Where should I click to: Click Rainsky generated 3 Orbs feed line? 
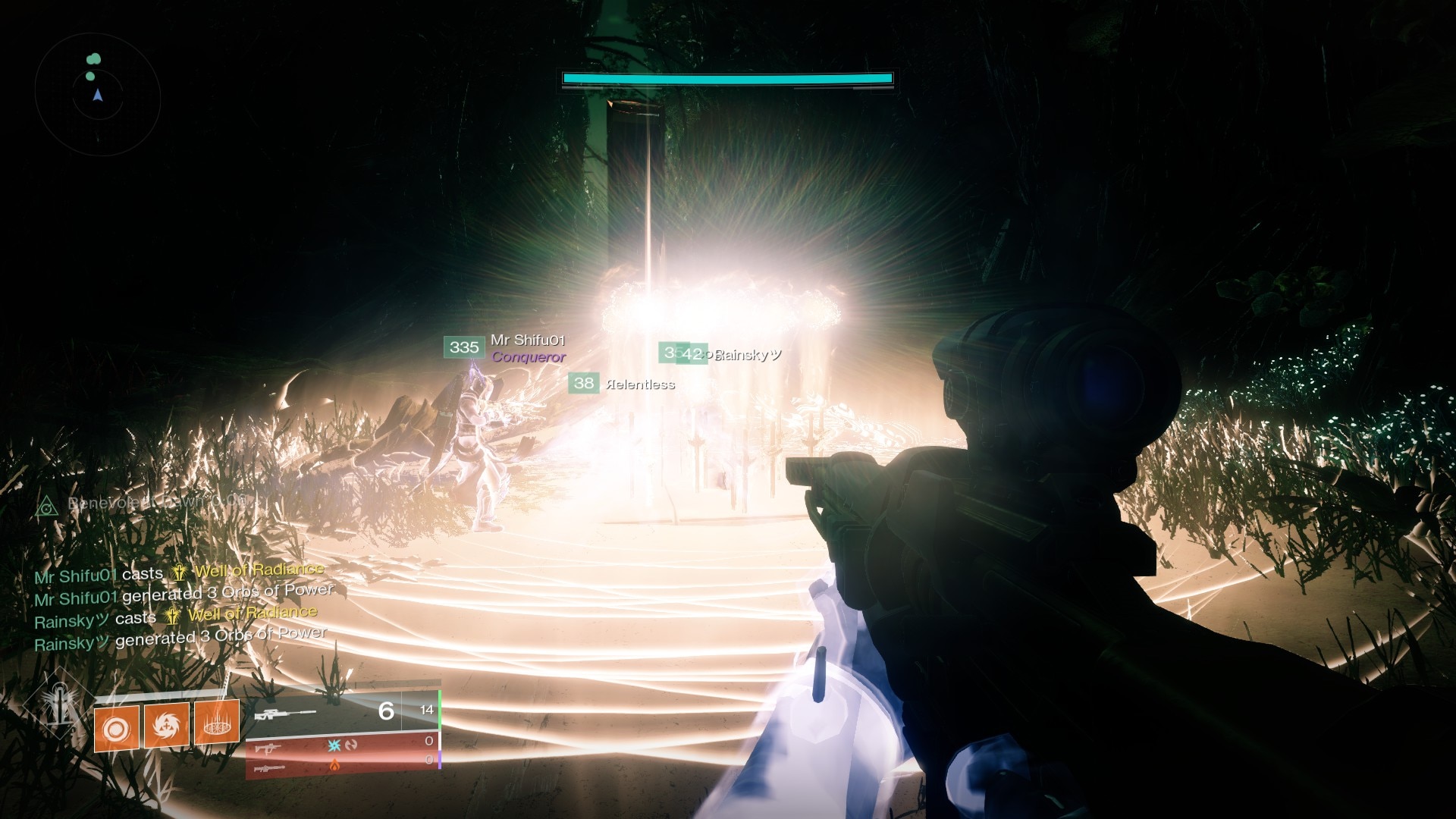[x=180, y=639]
